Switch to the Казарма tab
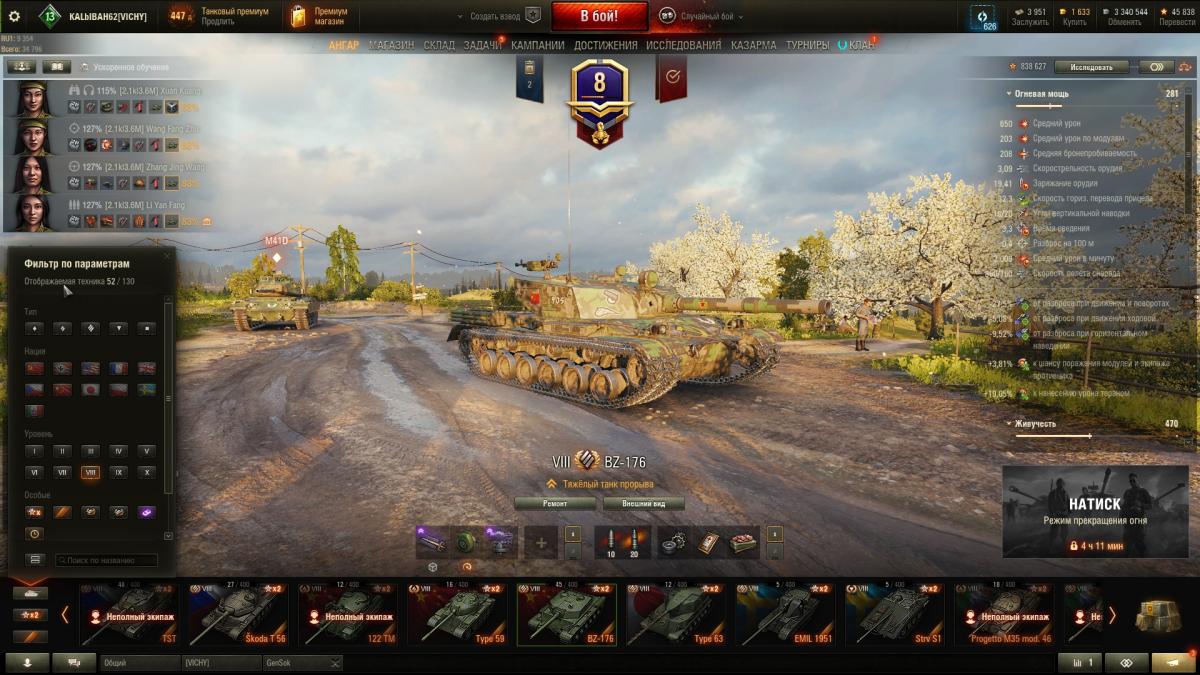This screenshot has width=1200, height=675. click(x=753, y=45)
